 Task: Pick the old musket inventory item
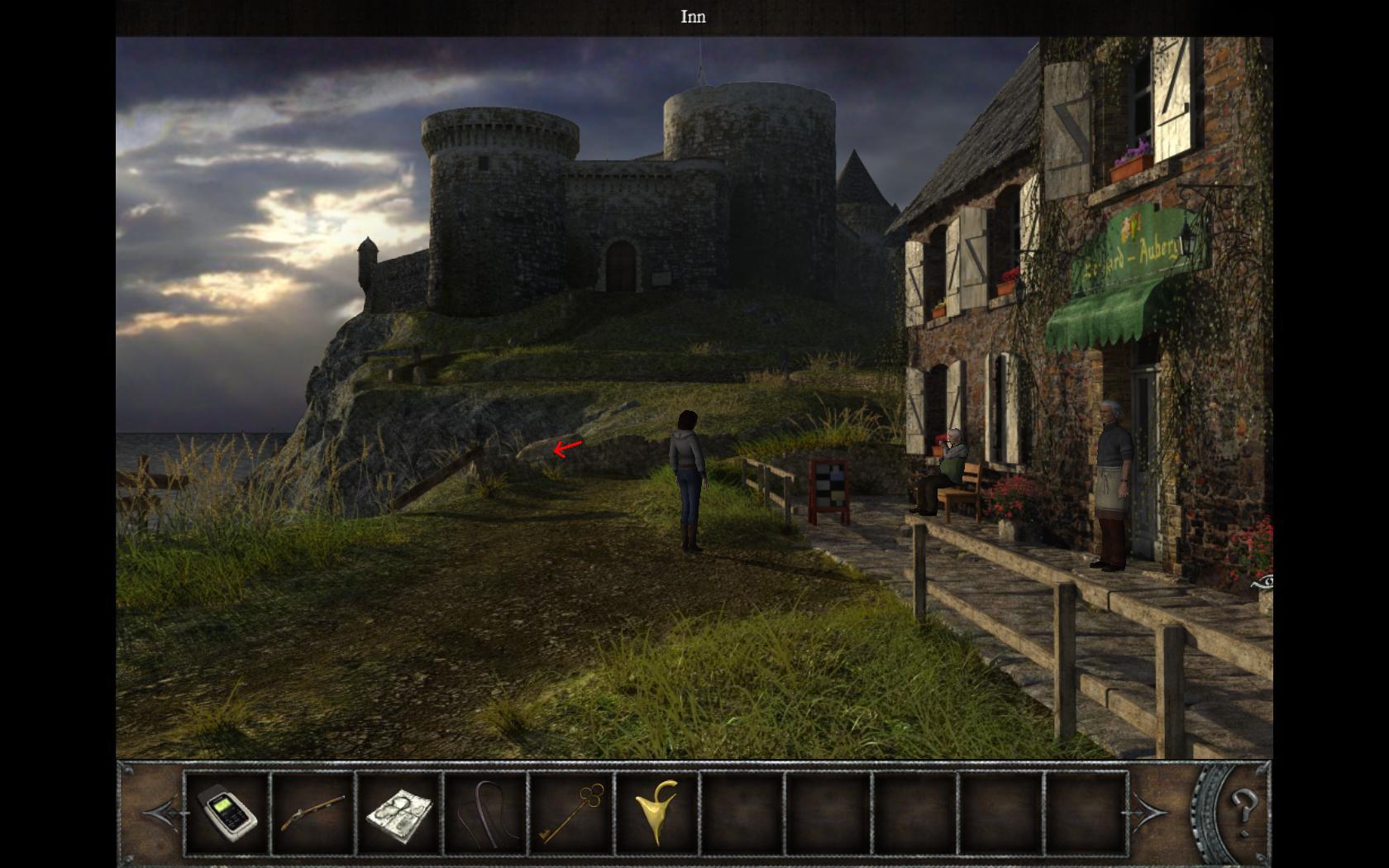(x=313, y=813)
